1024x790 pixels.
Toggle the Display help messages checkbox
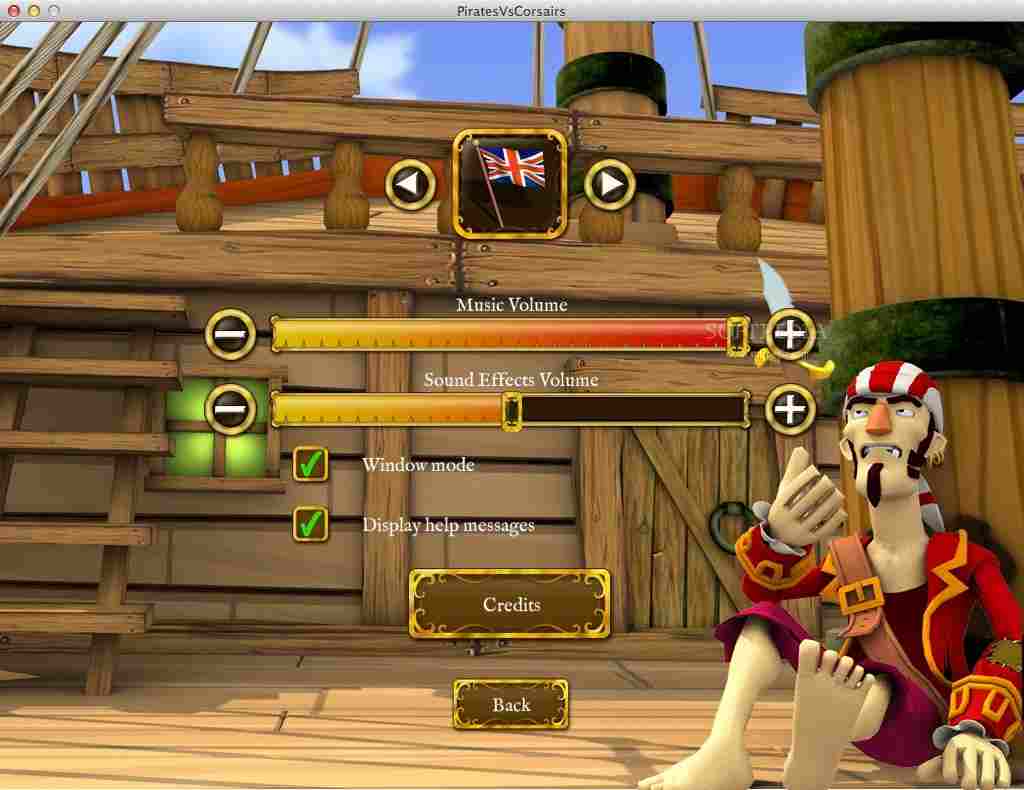click(311, 523)
